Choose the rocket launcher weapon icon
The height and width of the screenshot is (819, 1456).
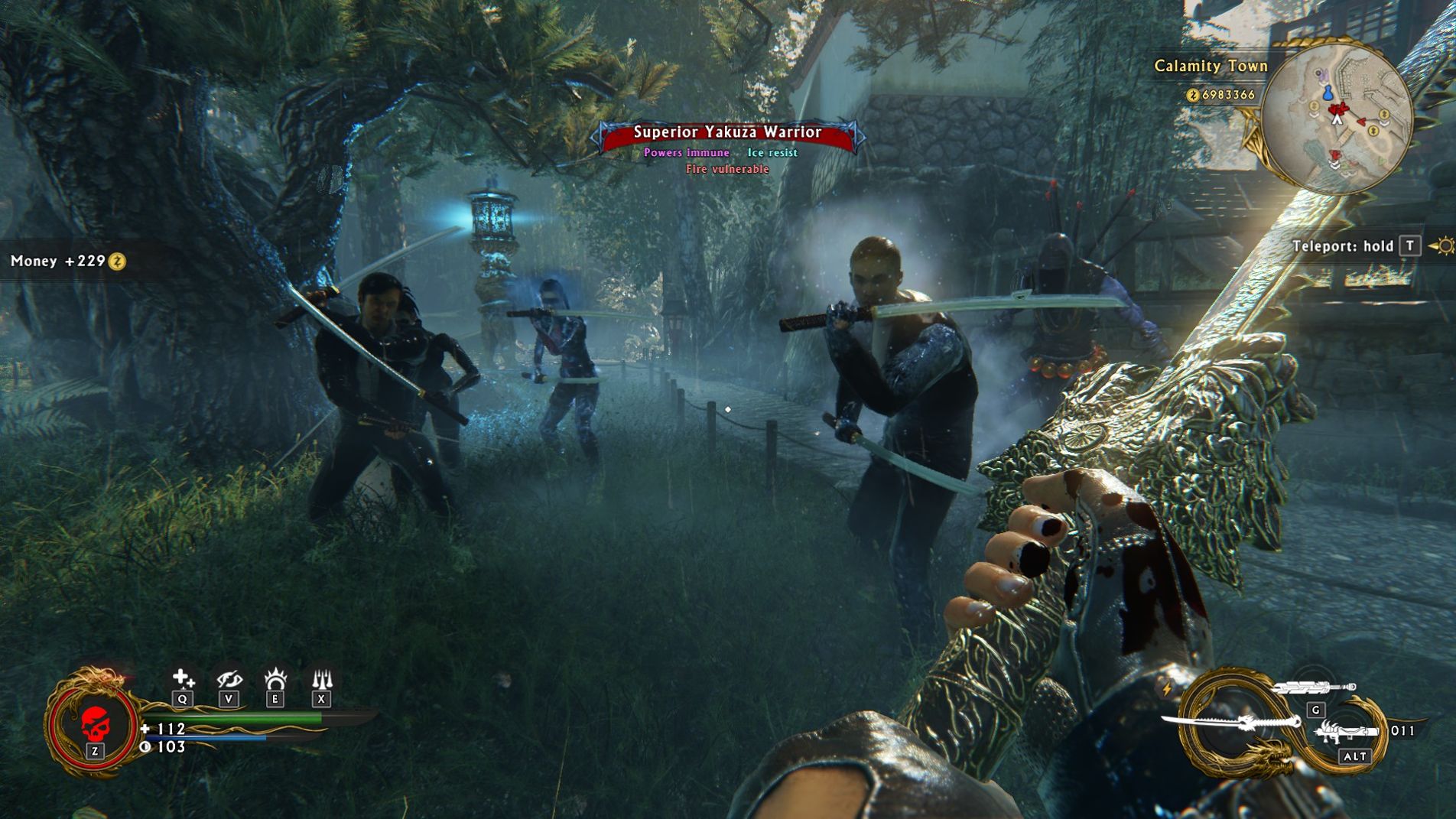click(x=1350, y=733)
